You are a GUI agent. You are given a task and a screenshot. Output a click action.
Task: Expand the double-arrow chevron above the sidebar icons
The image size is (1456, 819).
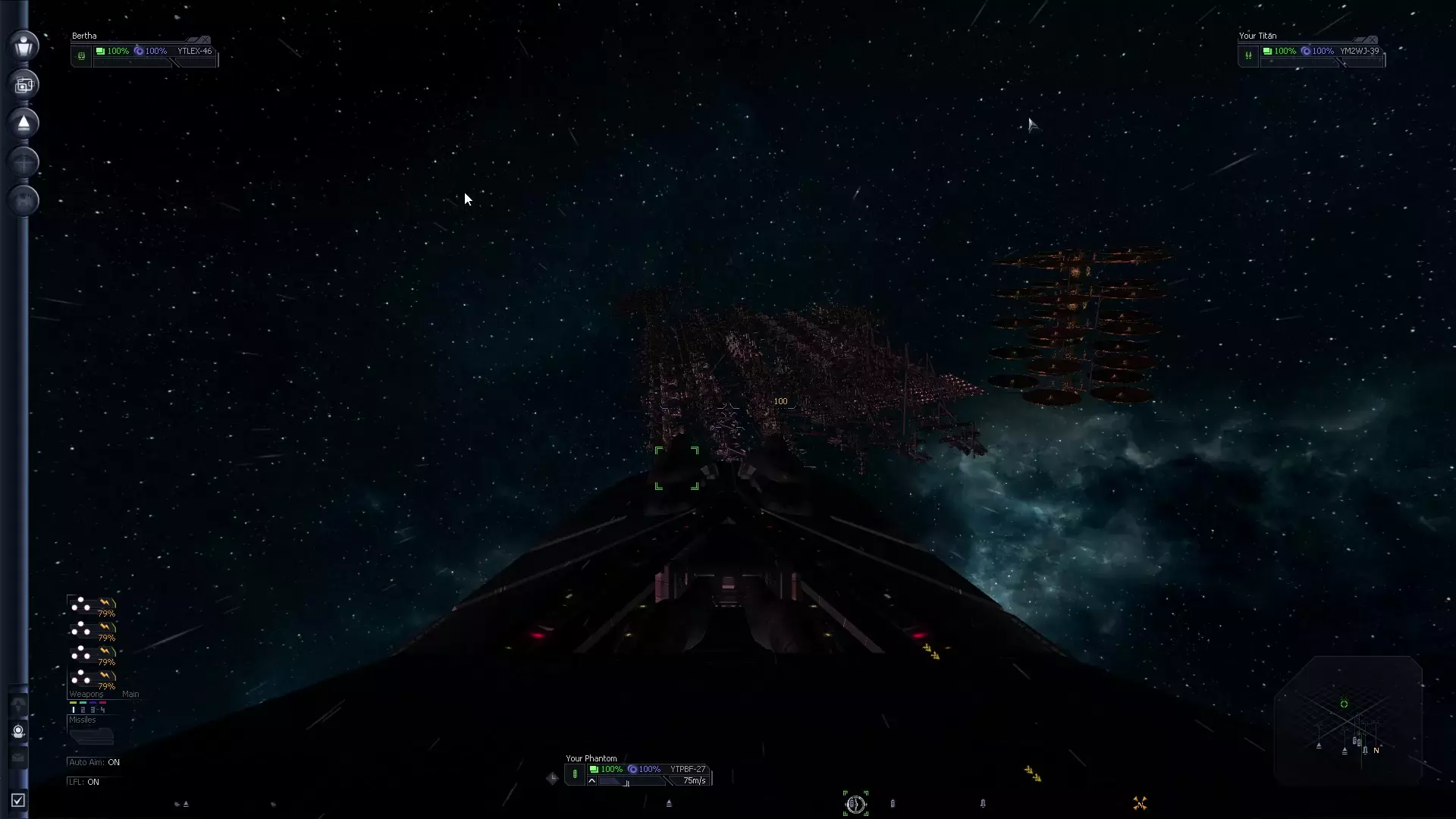tap(18, 704)
